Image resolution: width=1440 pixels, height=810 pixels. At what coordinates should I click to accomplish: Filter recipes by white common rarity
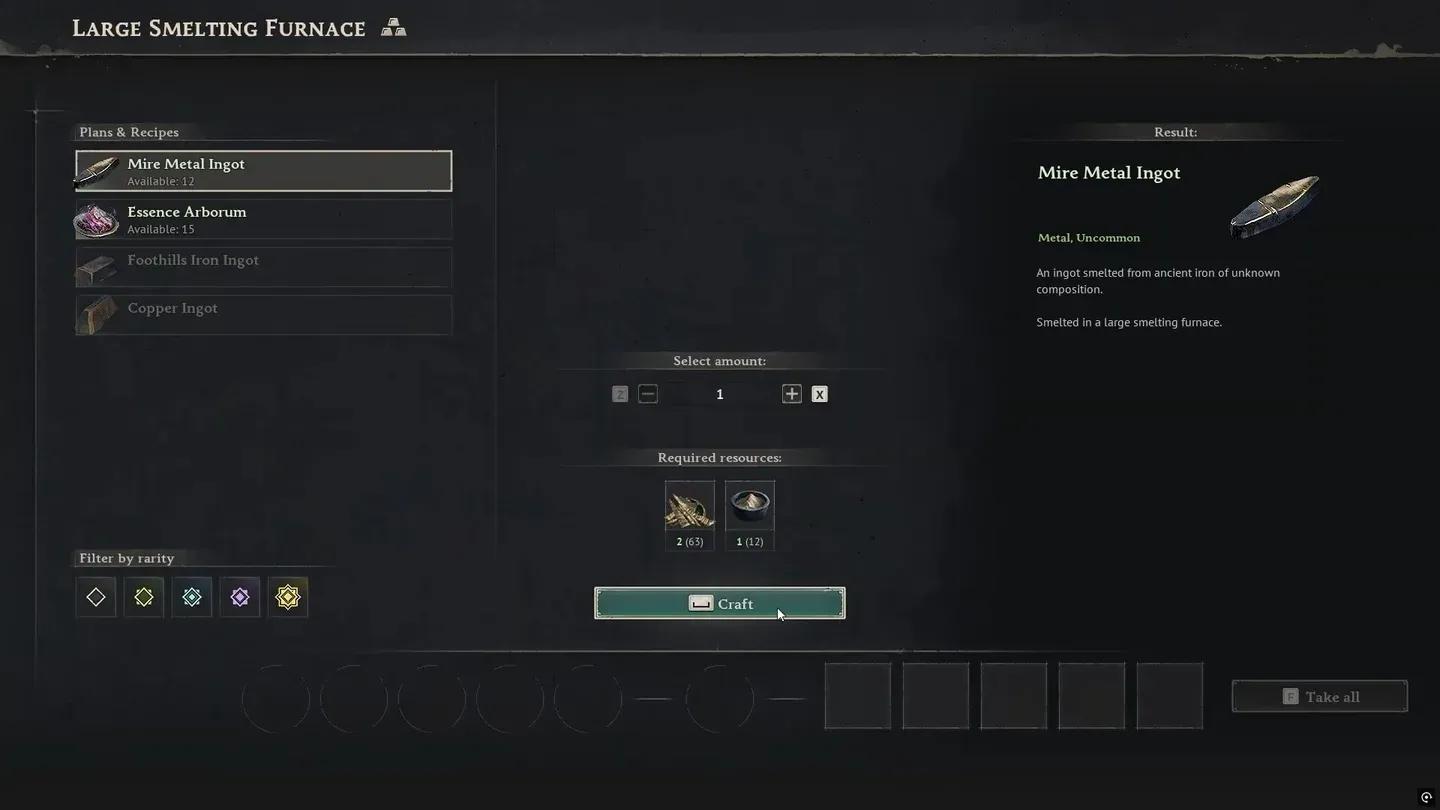click(x=96, y=597)
